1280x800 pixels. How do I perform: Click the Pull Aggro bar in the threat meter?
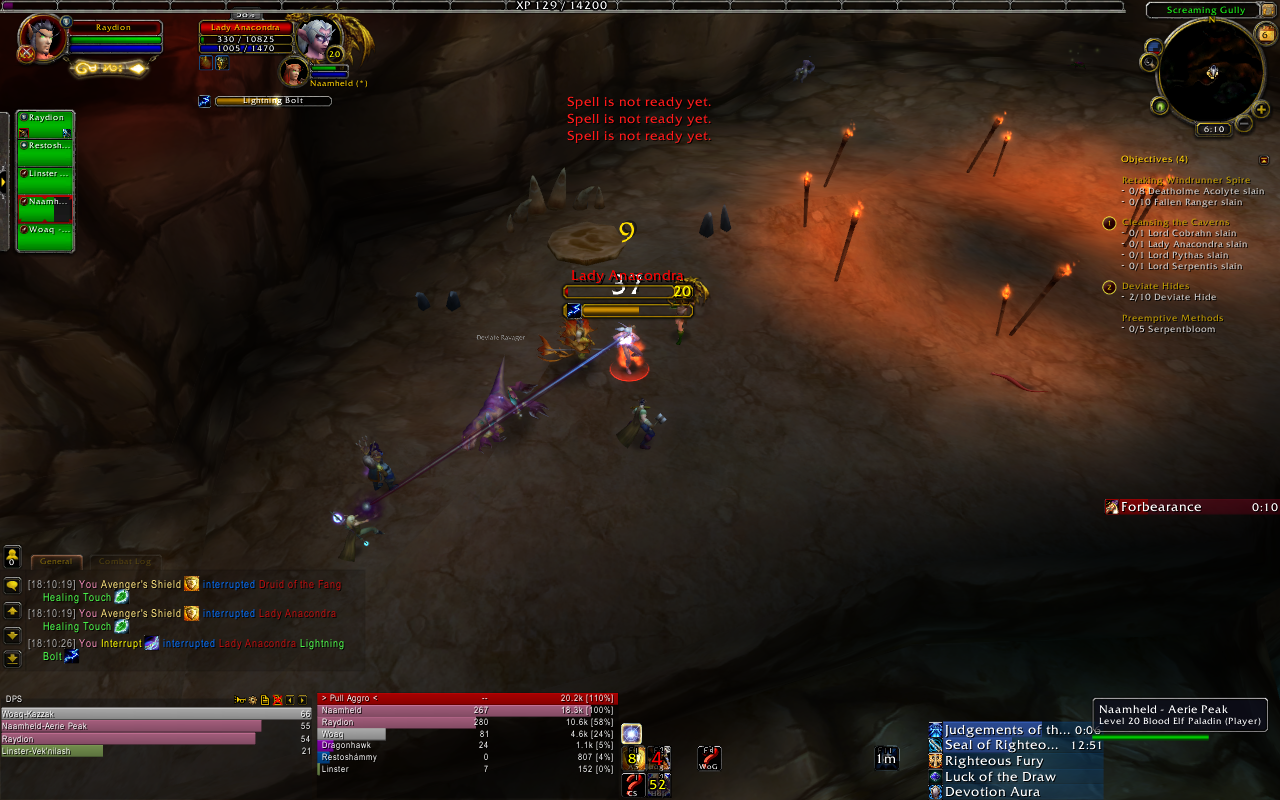(x=467, y=698)
